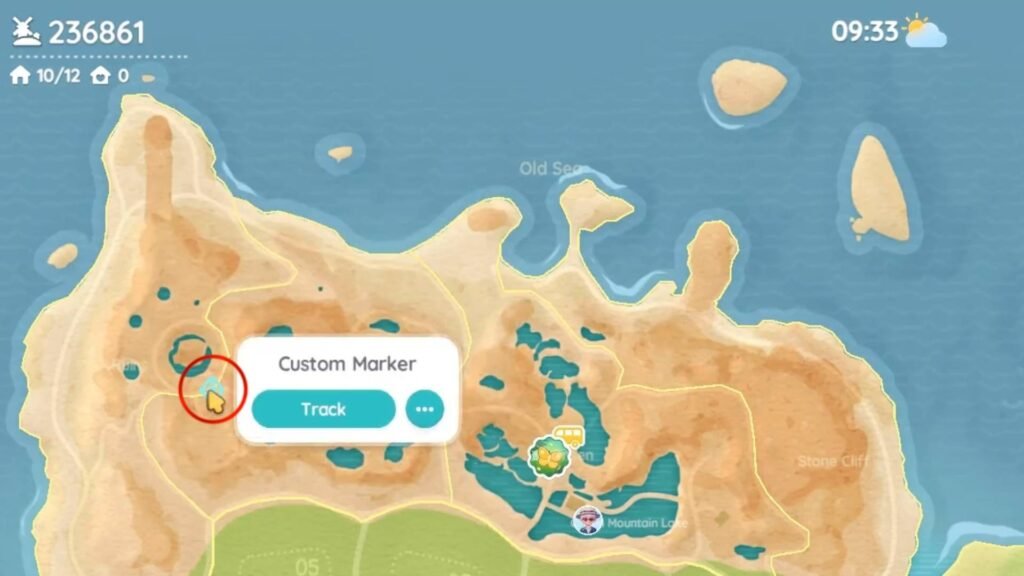Select the butterfly flower map marker
Image resolution: width=1024 pixels, height=576 pixels.
tap(548, 456)
